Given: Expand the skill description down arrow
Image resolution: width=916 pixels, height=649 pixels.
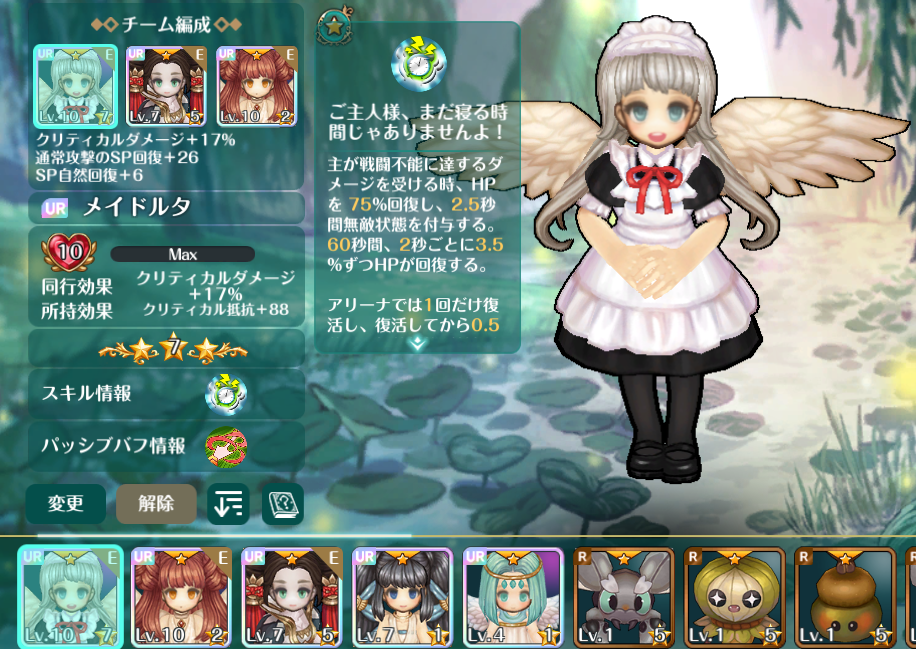Looking at the screenshot, I should pyautogui.click(x=417, y=342).
